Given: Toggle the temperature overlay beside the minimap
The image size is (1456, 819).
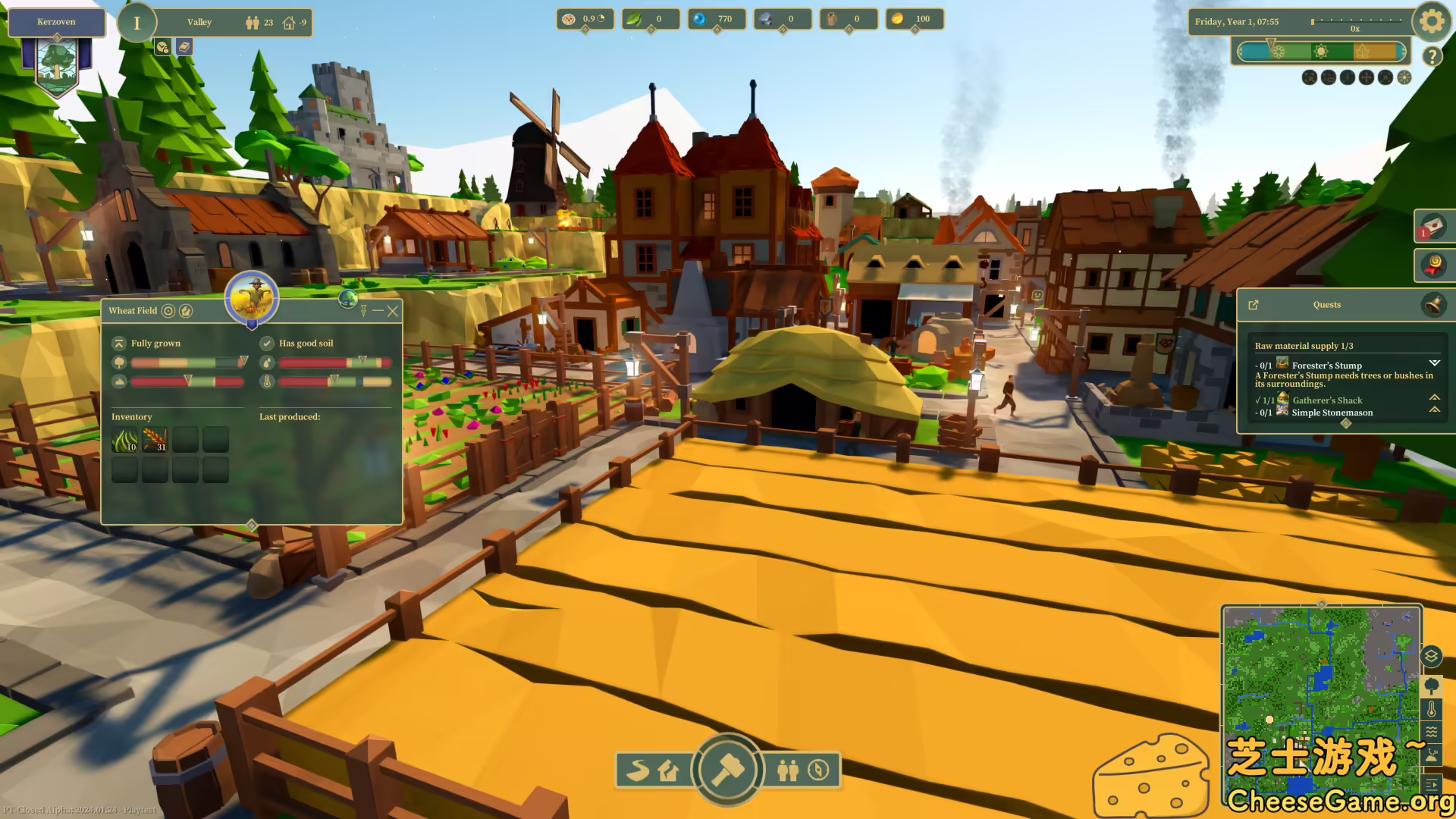Looking at the screenshot, I should tap(1432, 710).
